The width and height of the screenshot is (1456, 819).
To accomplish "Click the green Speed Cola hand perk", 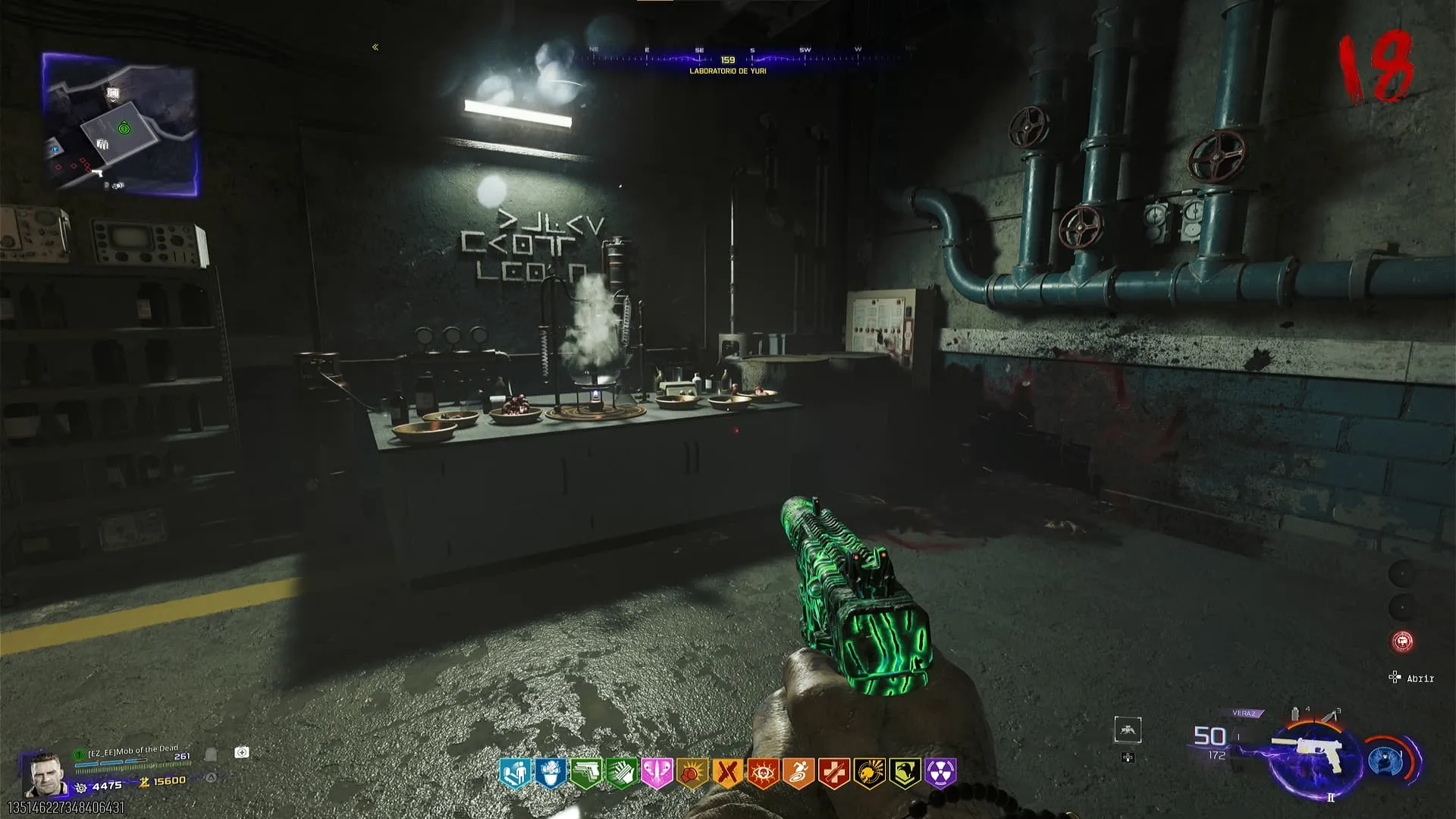I will [621, 773].
